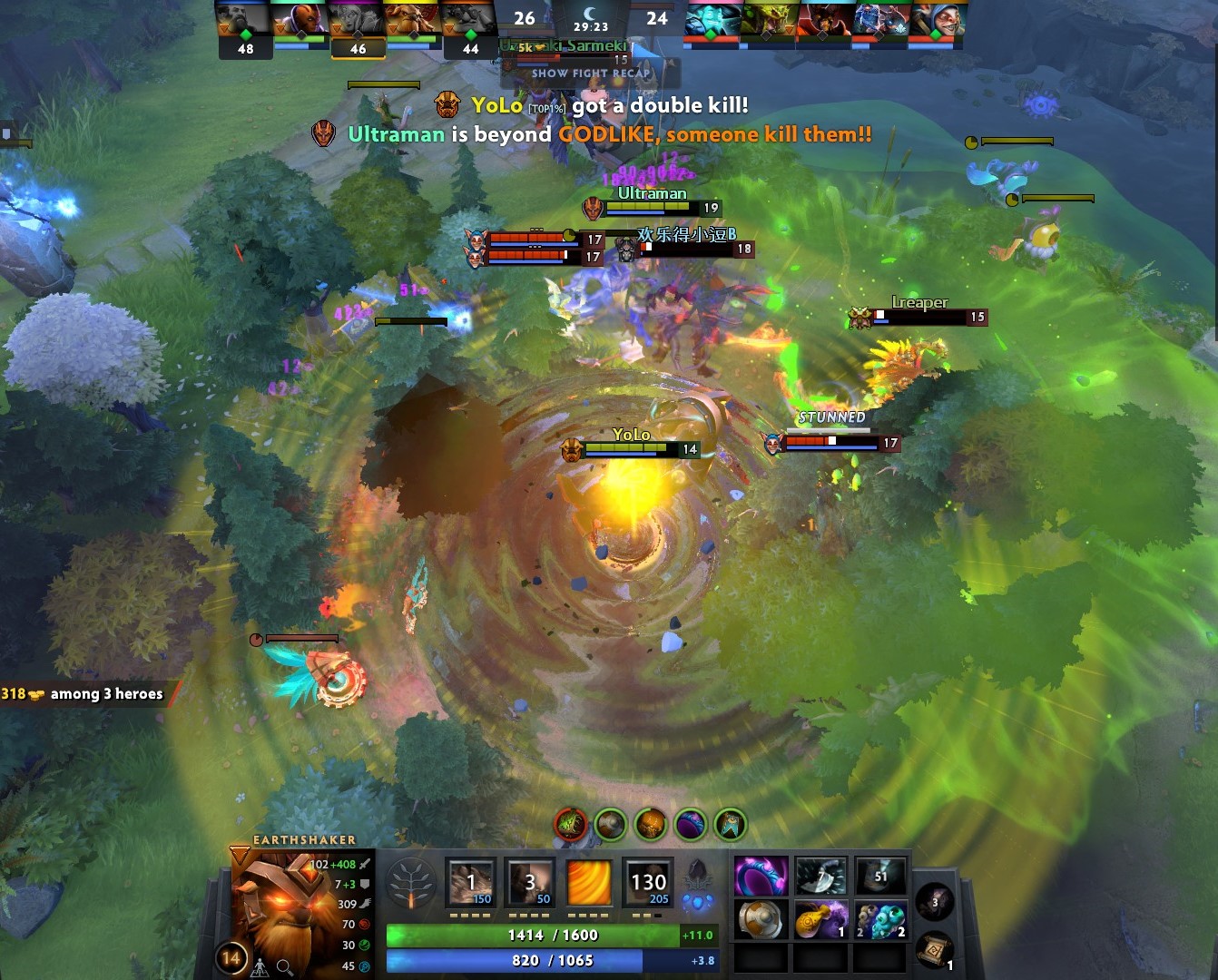Image resolution: width=1218 pixels, height=980 pixels.
Task: Click the shield item in the inventory
Action: (761, 918)
